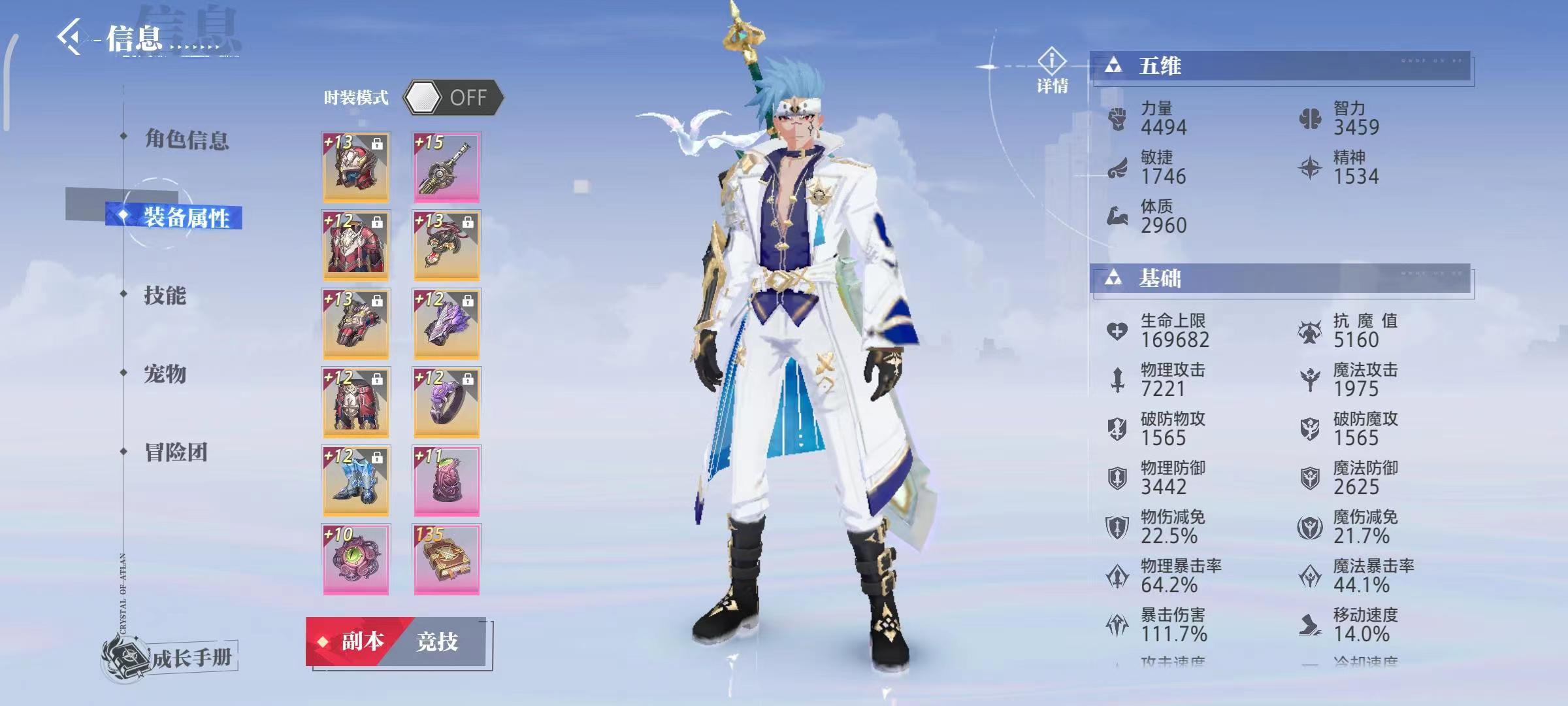Select the +12 red leg armor slot

[356, 402]
